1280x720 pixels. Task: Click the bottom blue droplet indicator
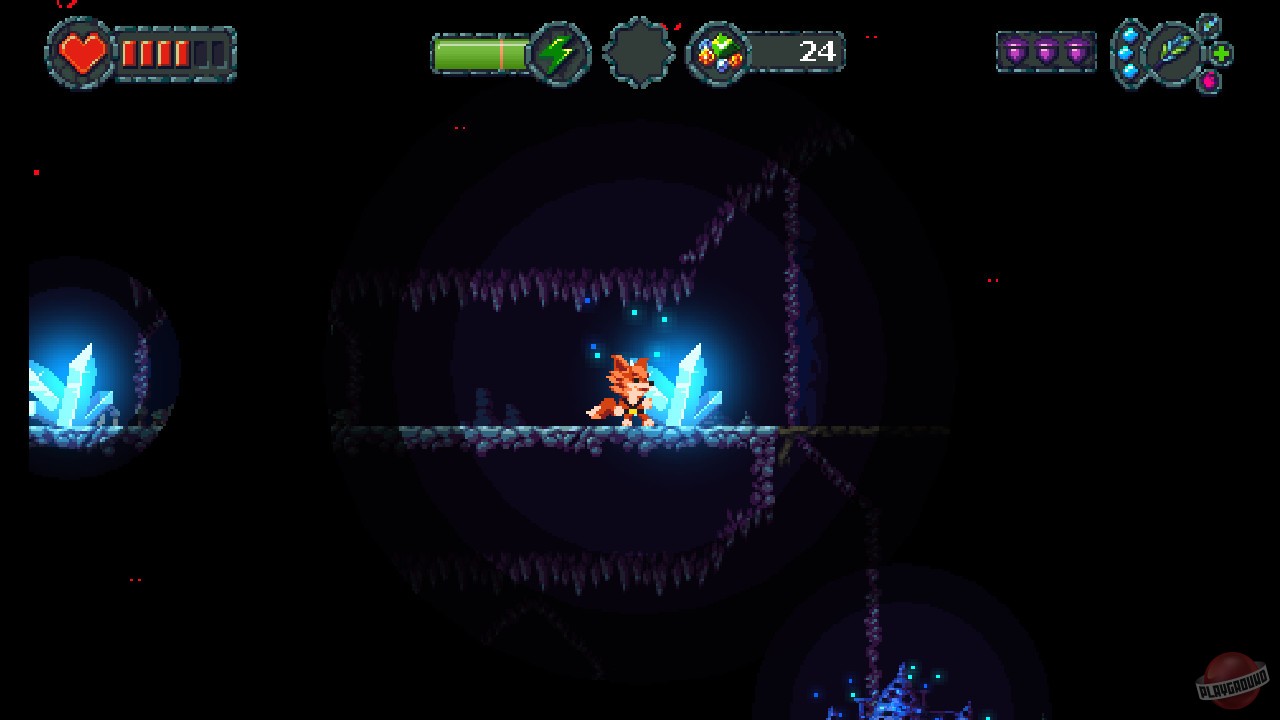click(x=1128, y=72)
